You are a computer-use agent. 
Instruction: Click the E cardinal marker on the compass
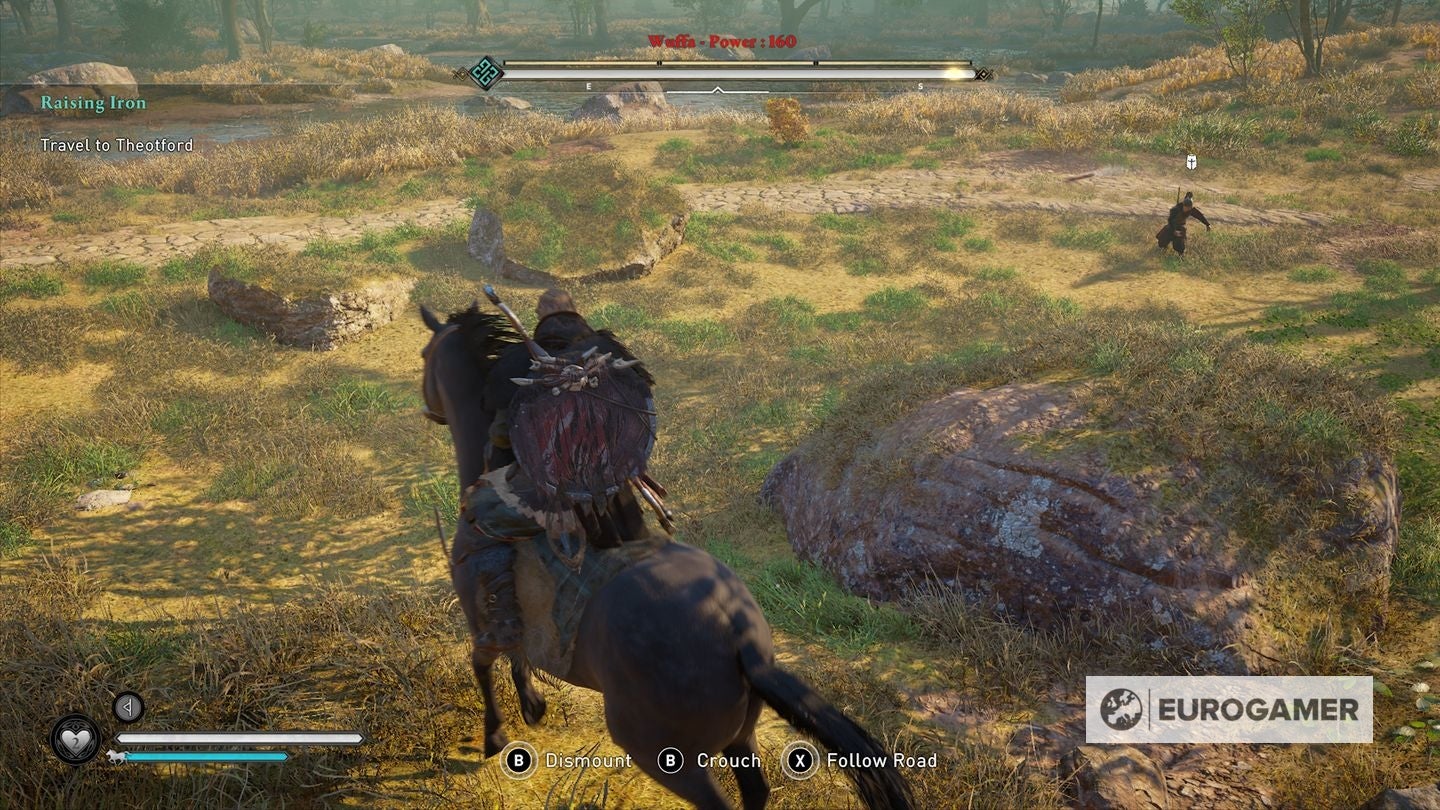point(587,86)
